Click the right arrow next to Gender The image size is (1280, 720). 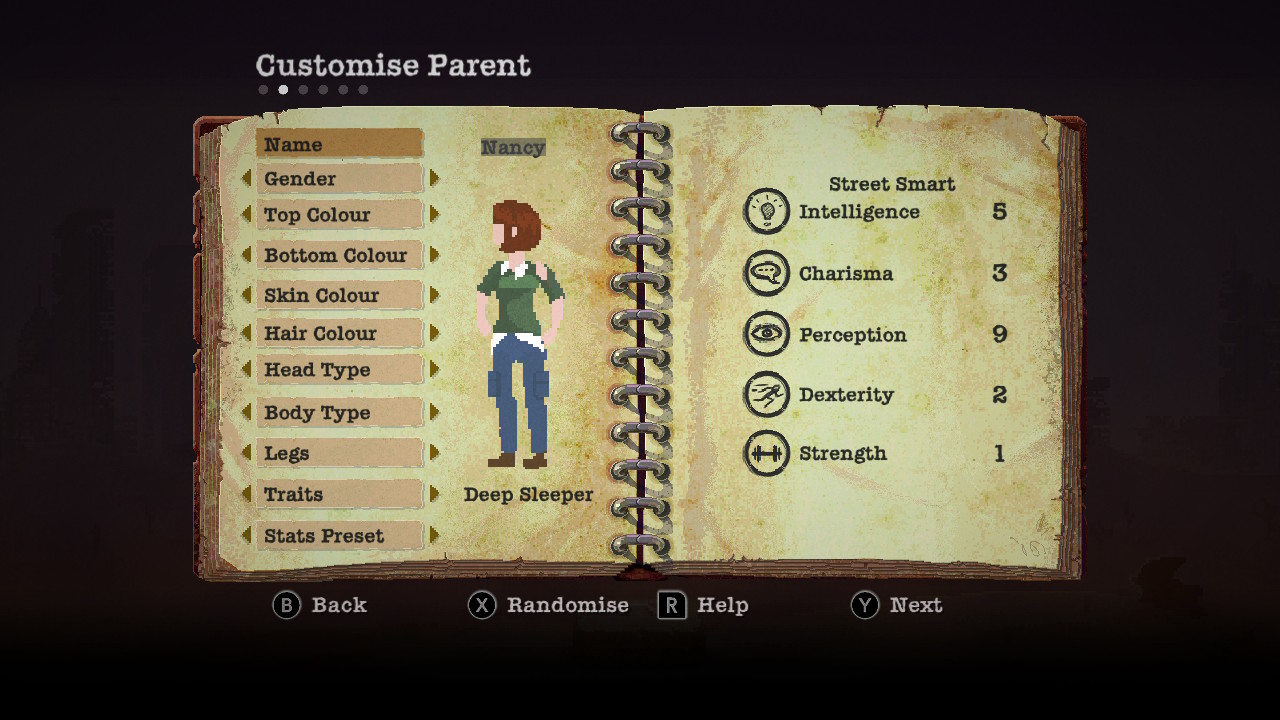point(434,178)
